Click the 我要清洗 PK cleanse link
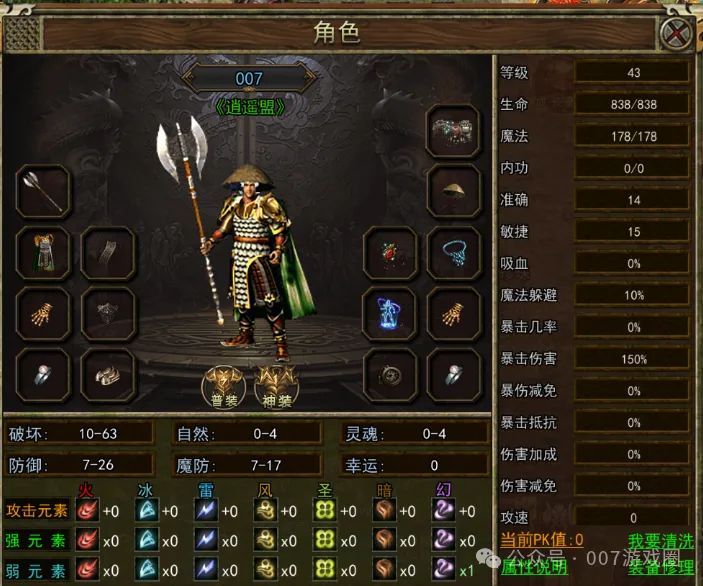This screenshot has width=703, height=586. (x=659, y=541)
